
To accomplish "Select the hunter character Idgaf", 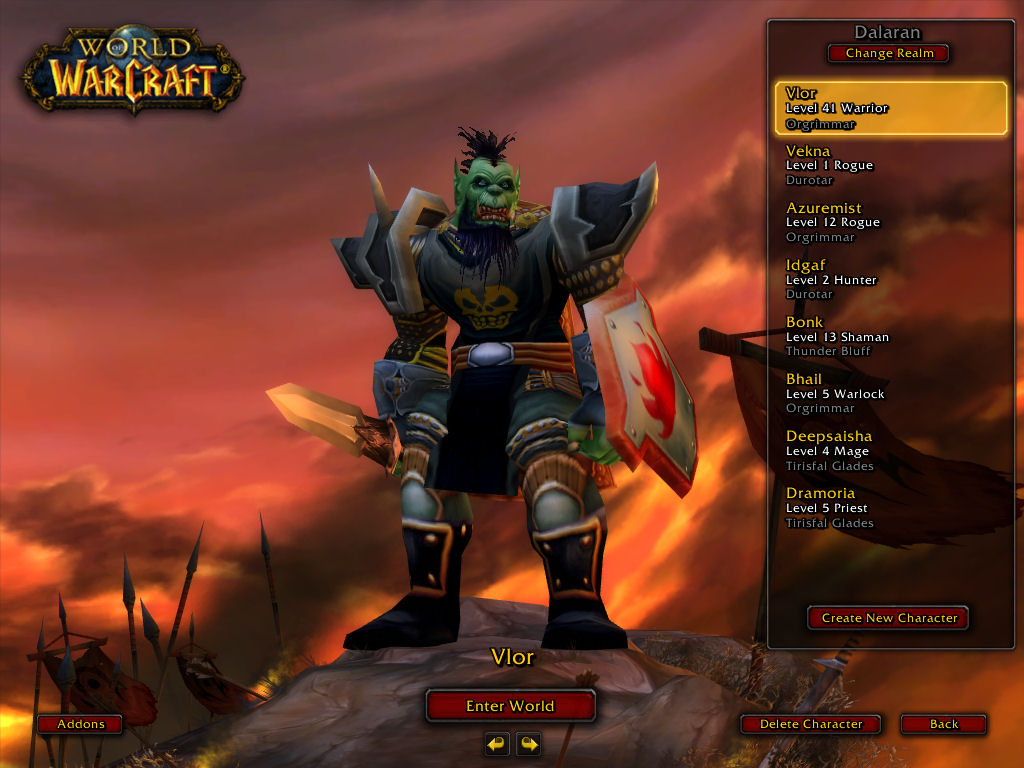I will [x=890, y=279].
